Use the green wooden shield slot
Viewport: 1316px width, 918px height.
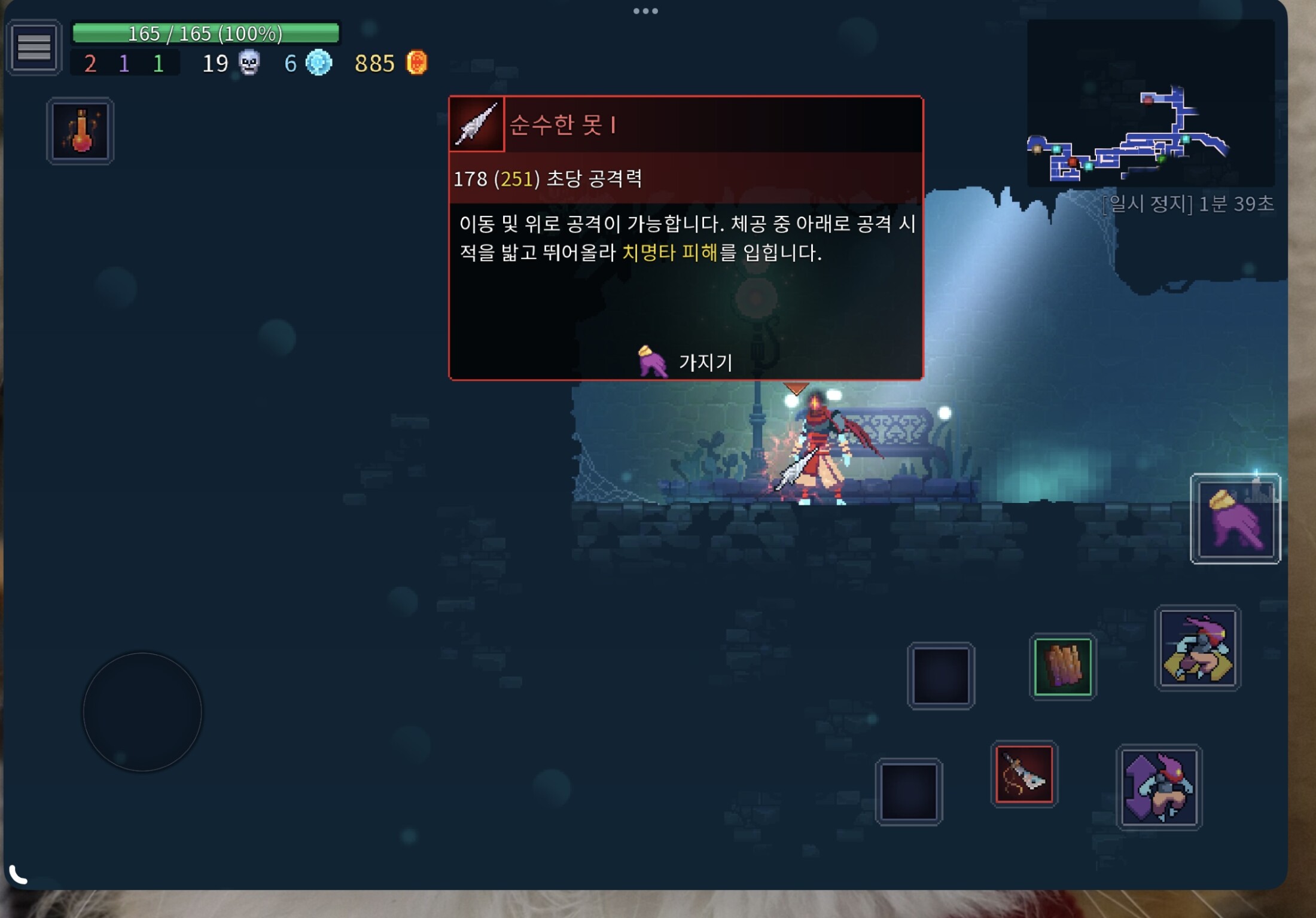[1062, 667]
